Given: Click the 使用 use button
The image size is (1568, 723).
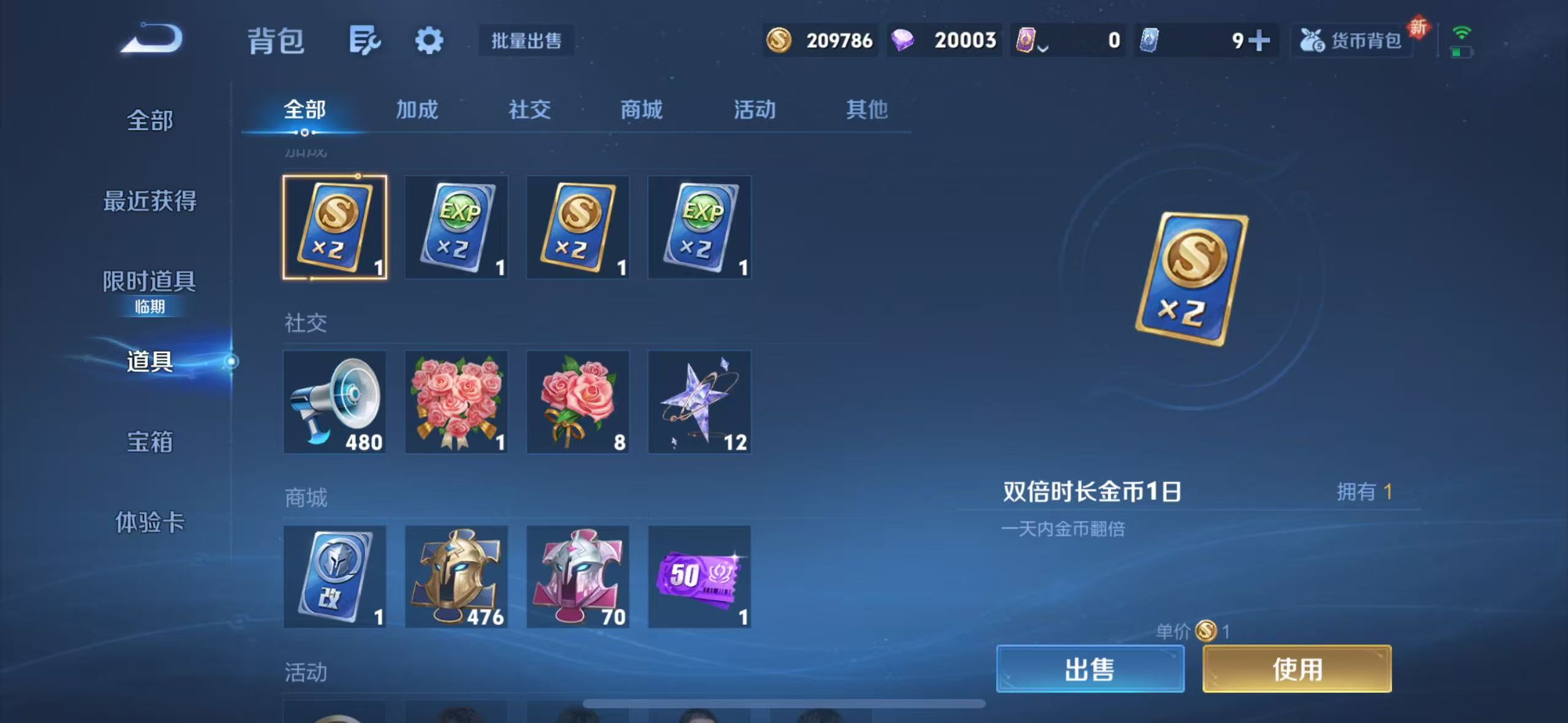Looking at the screenshot, I should [x=1296, y=670].
